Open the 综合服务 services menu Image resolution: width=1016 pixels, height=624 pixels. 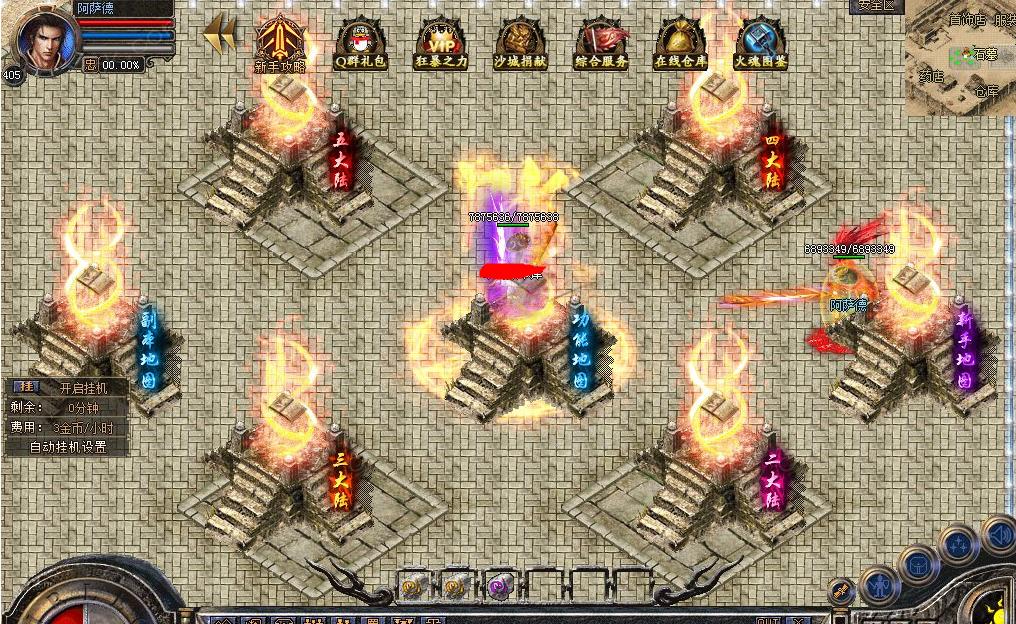(601, 42)
